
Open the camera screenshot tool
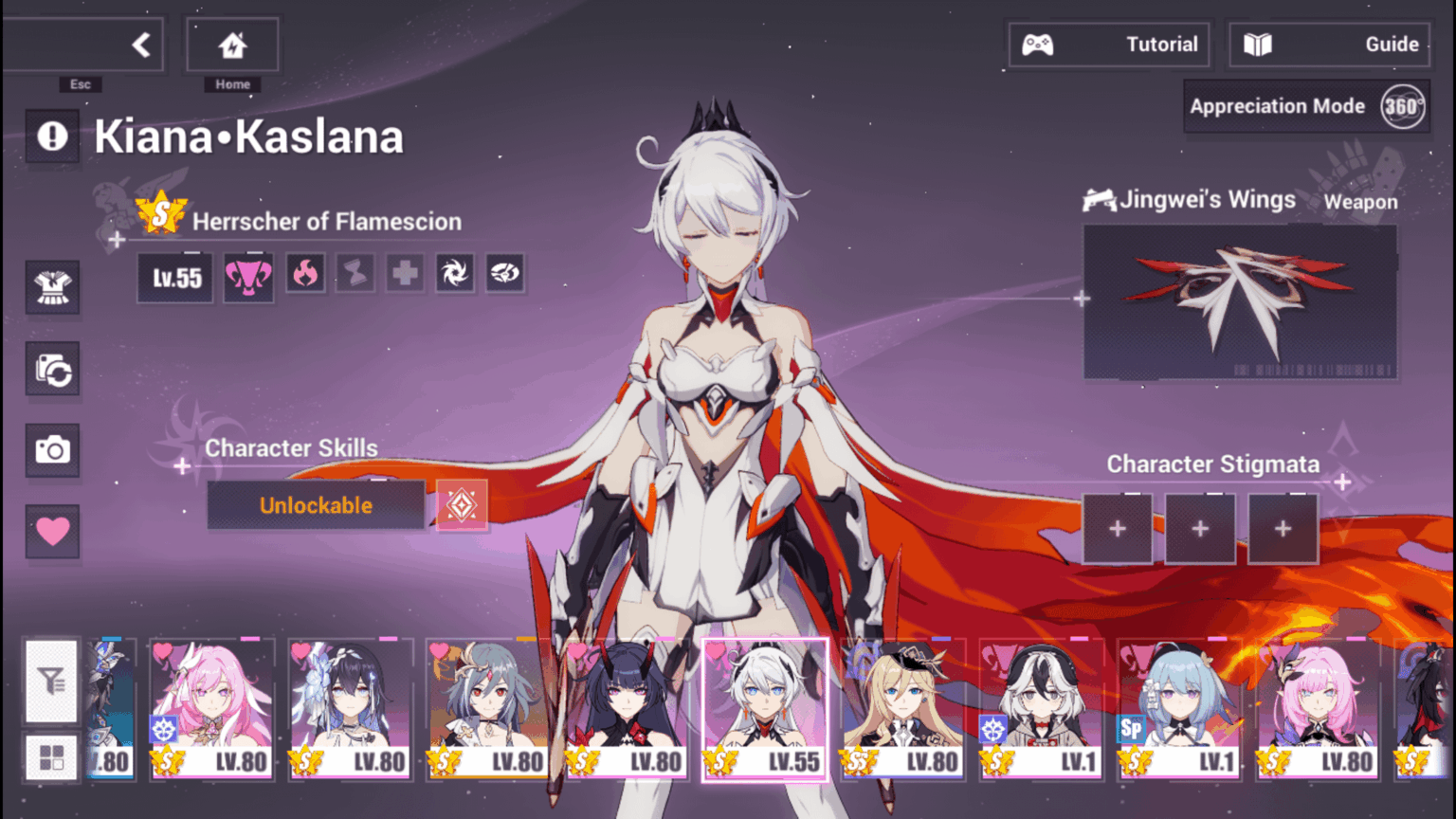(52, 450)
